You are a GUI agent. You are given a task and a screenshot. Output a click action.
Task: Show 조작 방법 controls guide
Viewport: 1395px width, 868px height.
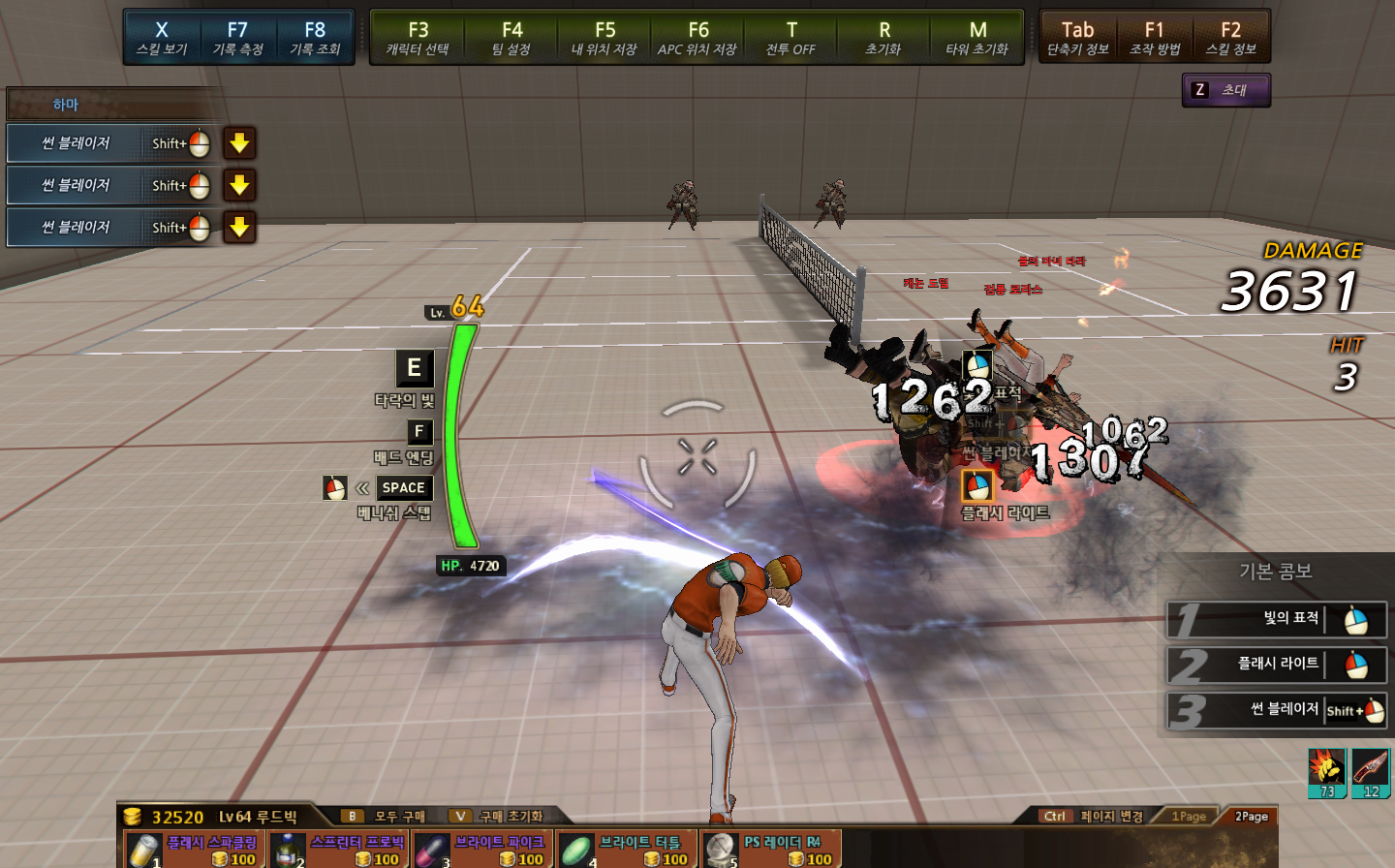coord(1155,37)
